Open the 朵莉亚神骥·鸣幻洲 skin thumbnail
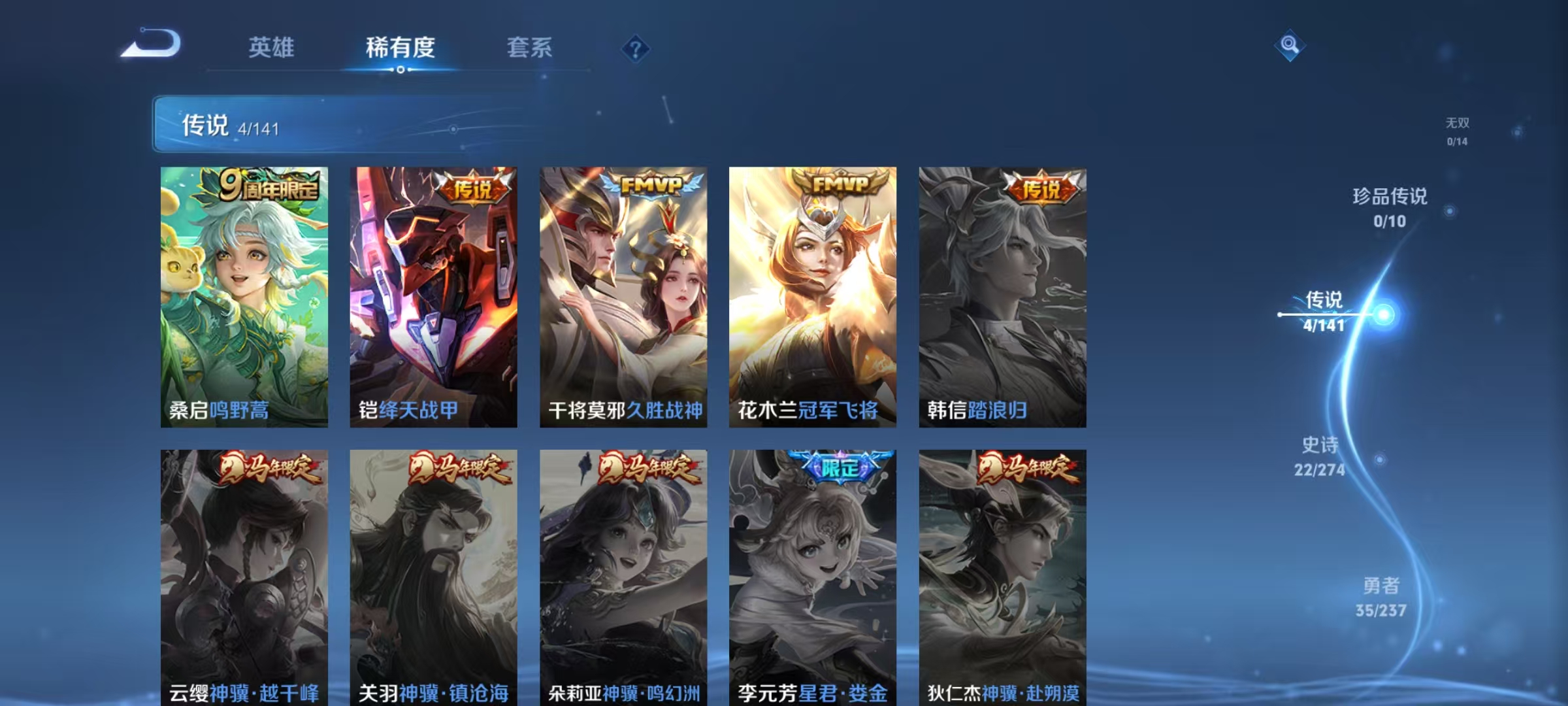The width and height of the screenshot is (1568, 706). 625,575
